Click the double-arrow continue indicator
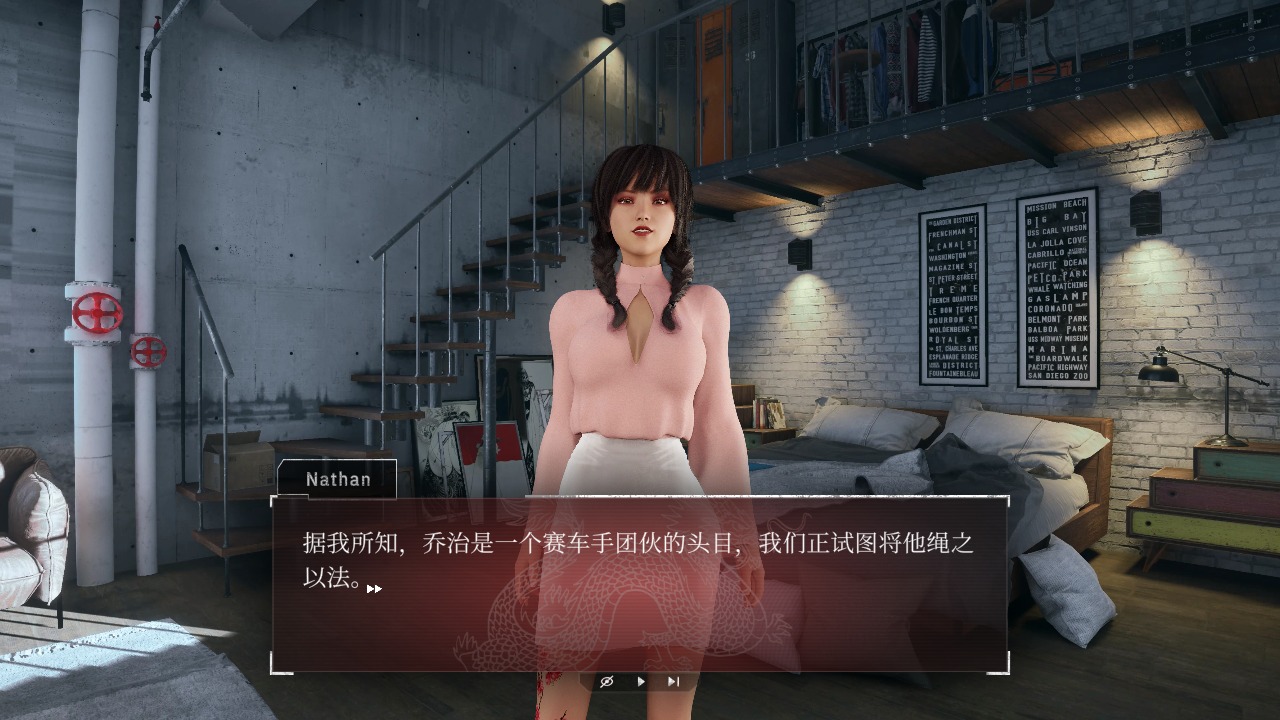Image resolution: width=1280 pixels, height=720 pixels. click(x=375, y=589)
